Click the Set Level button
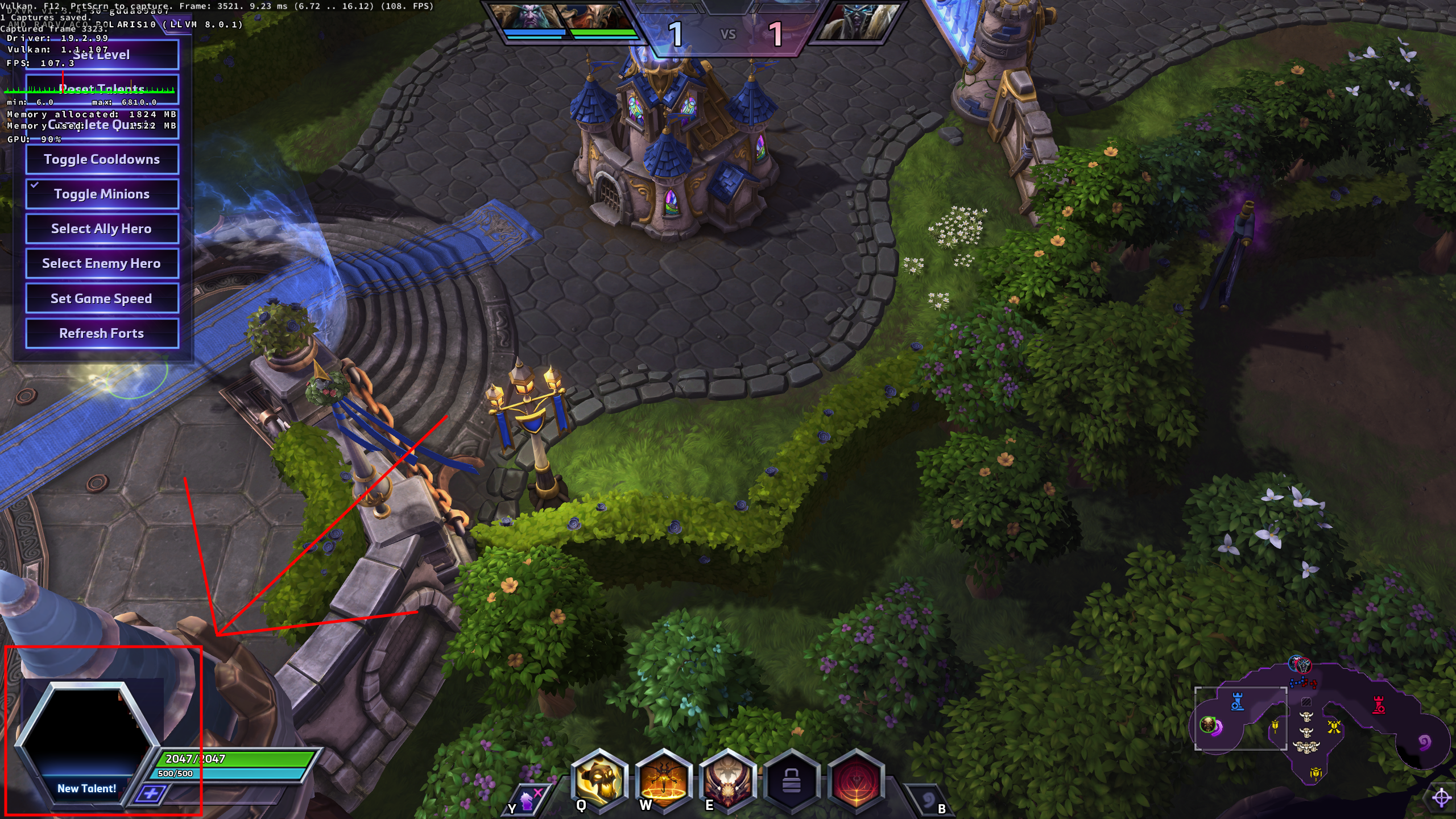This screenshot has height=819, width=1456. click(x=102, y=55)
